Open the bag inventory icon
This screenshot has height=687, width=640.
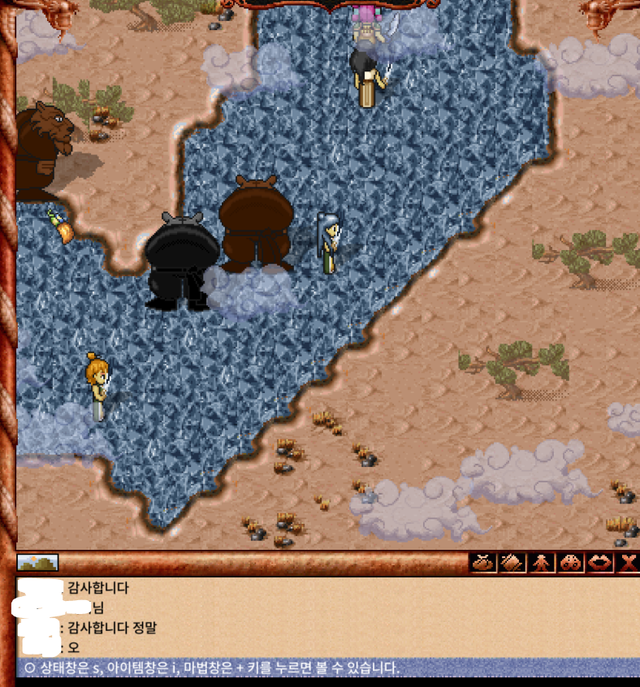click(483, 563)
